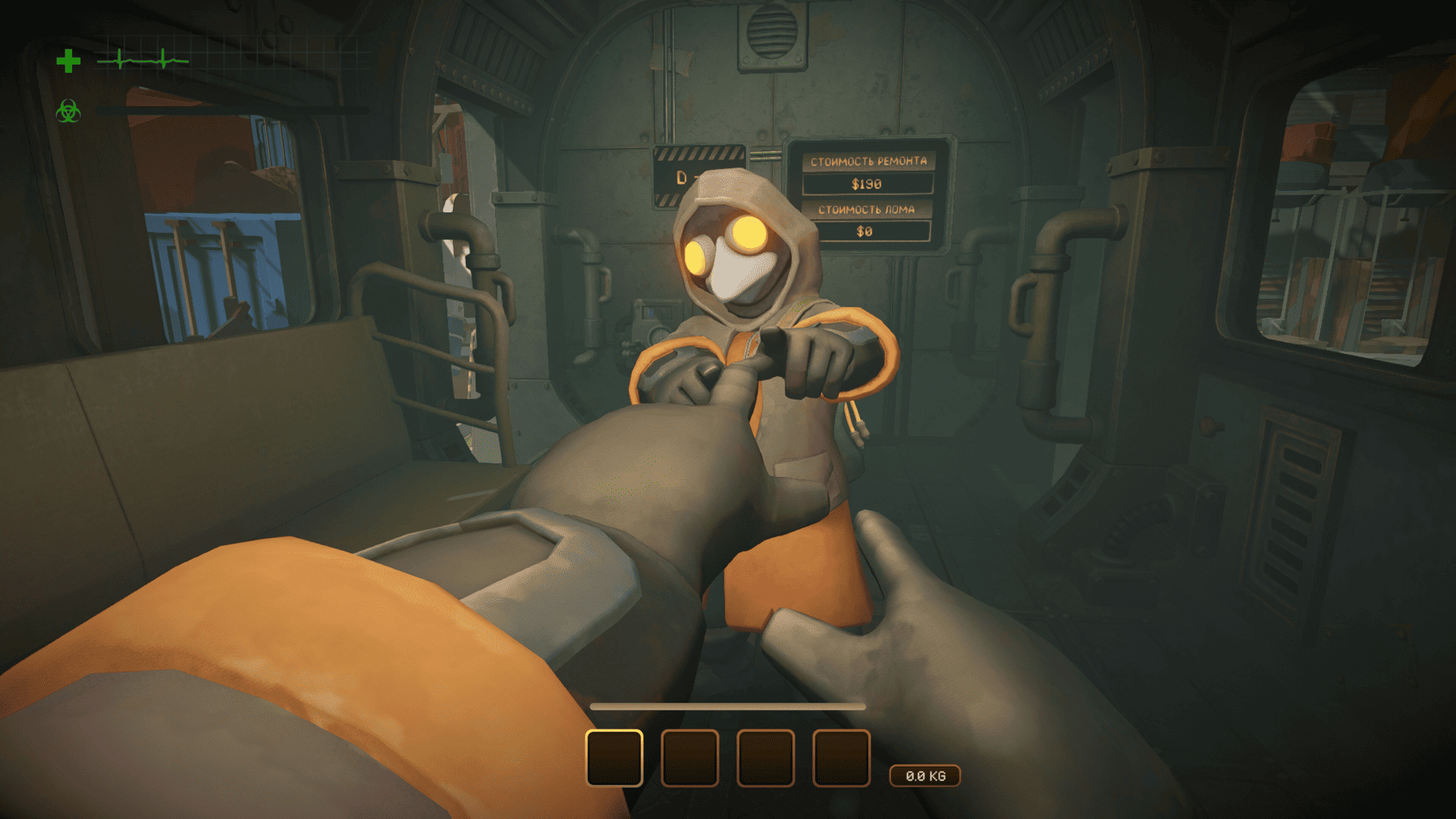The height and width of the screenshot is (819, 1456).
Task: Click the green biohazard contamination icon
Action: click(68, 111)
